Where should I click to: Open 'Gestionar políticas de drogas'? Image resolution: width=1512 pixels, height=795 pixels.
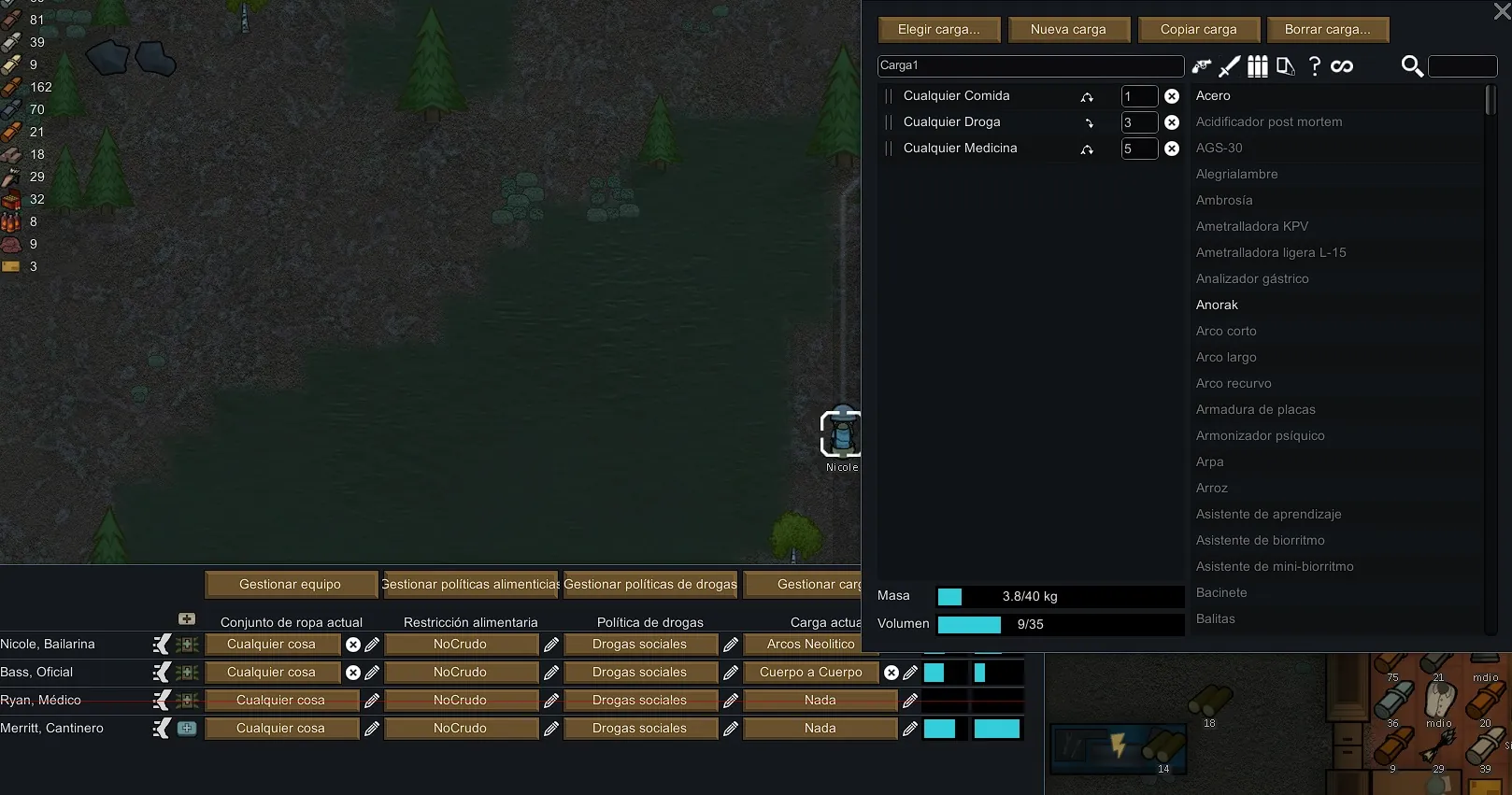point(650,585)
